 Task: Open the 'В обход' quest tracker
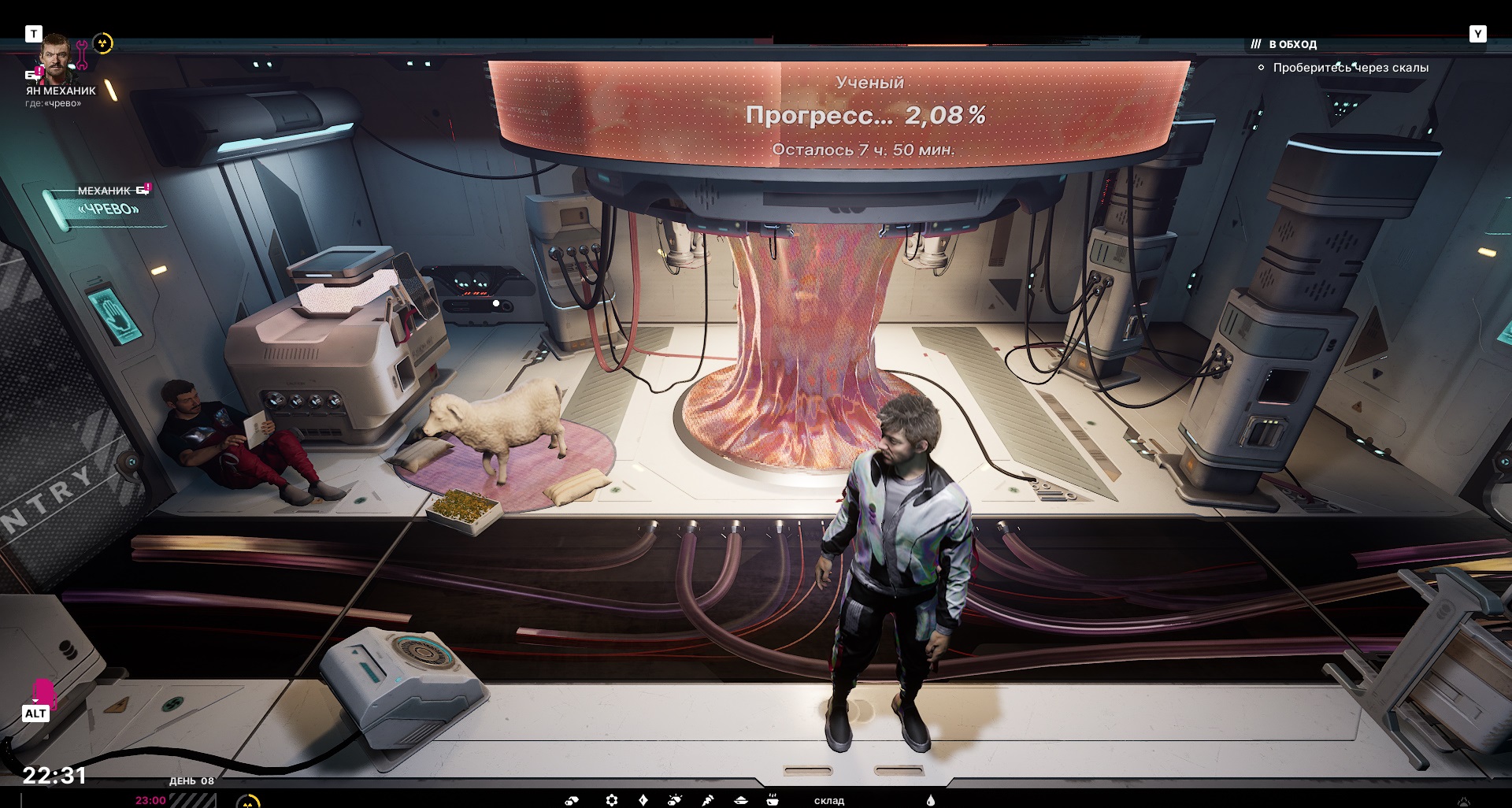[x=1292, y=44]
